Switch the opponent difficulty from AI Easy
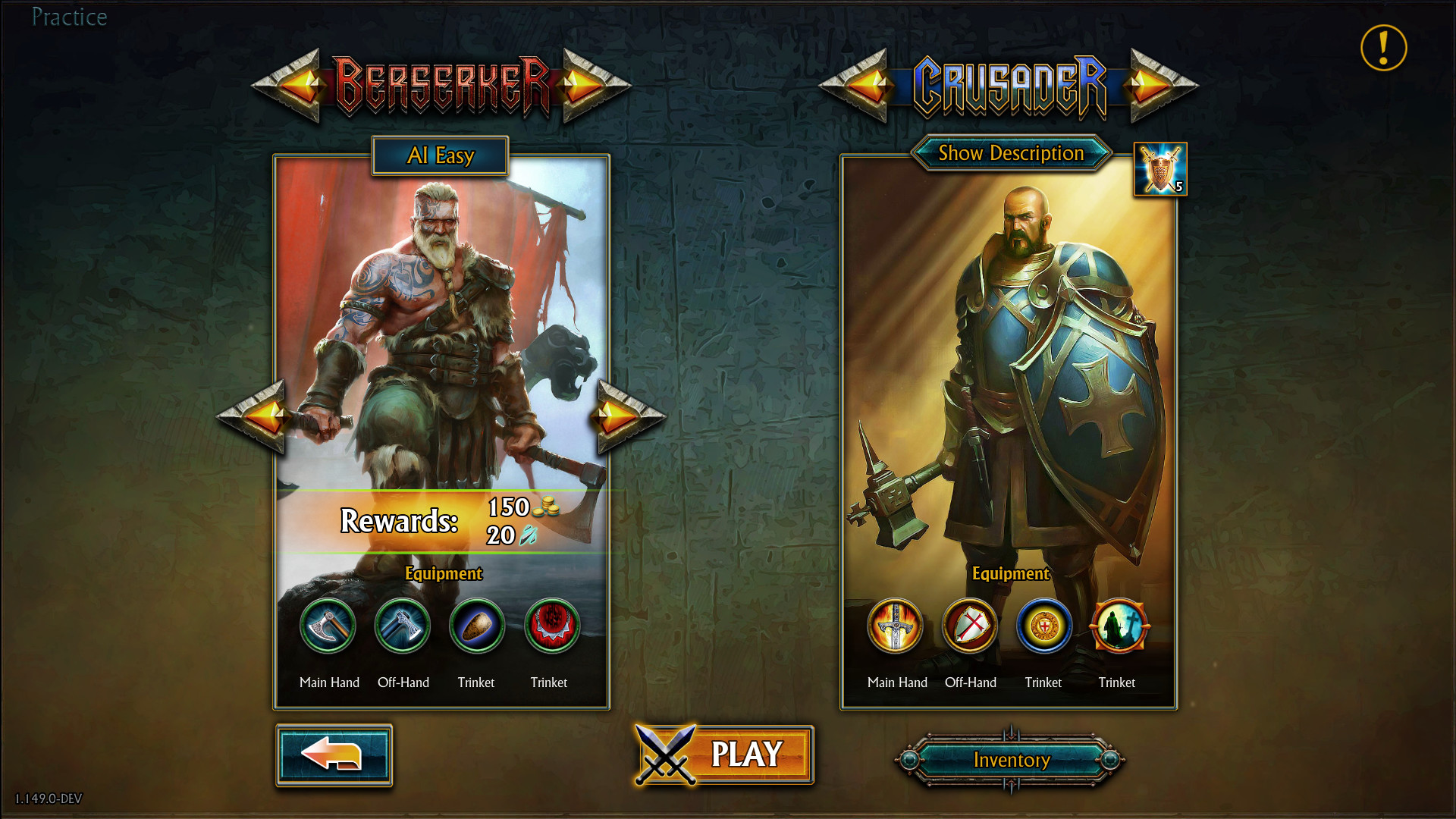This screenshot has height=819, width=1456. pos(440,155)
